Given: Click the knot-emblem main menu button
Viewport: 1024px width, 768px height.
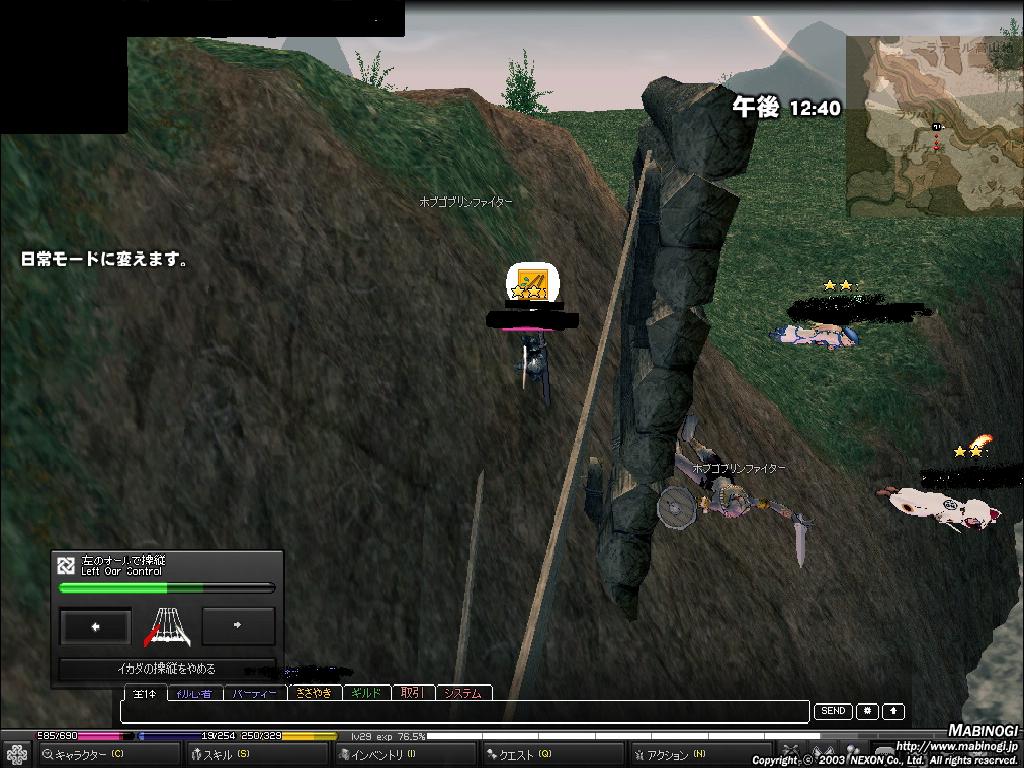Looking at the screenshot, I should 16,754.
